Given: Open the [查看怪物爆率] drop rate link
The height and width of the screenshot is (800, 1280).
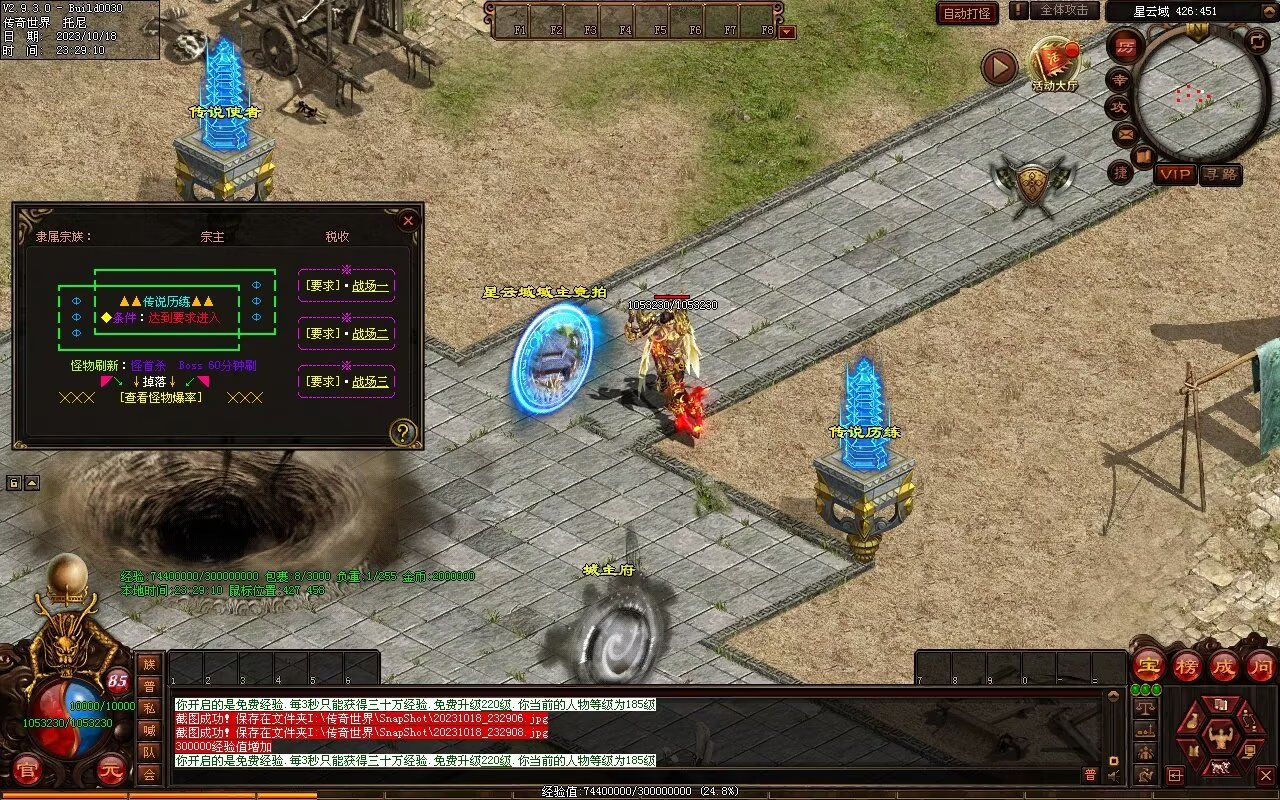Looking at the screenshot, I should coord(161,397).
